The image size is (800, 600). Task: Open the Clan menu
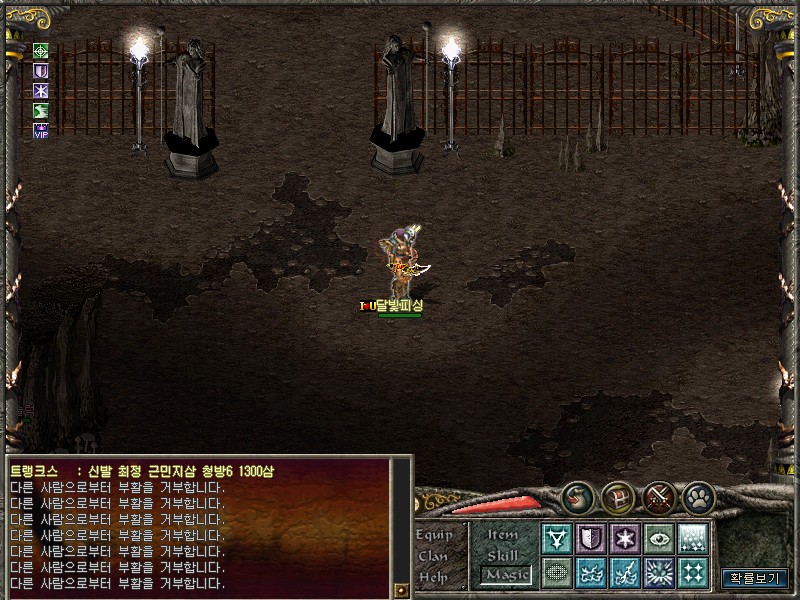(434, 556)
